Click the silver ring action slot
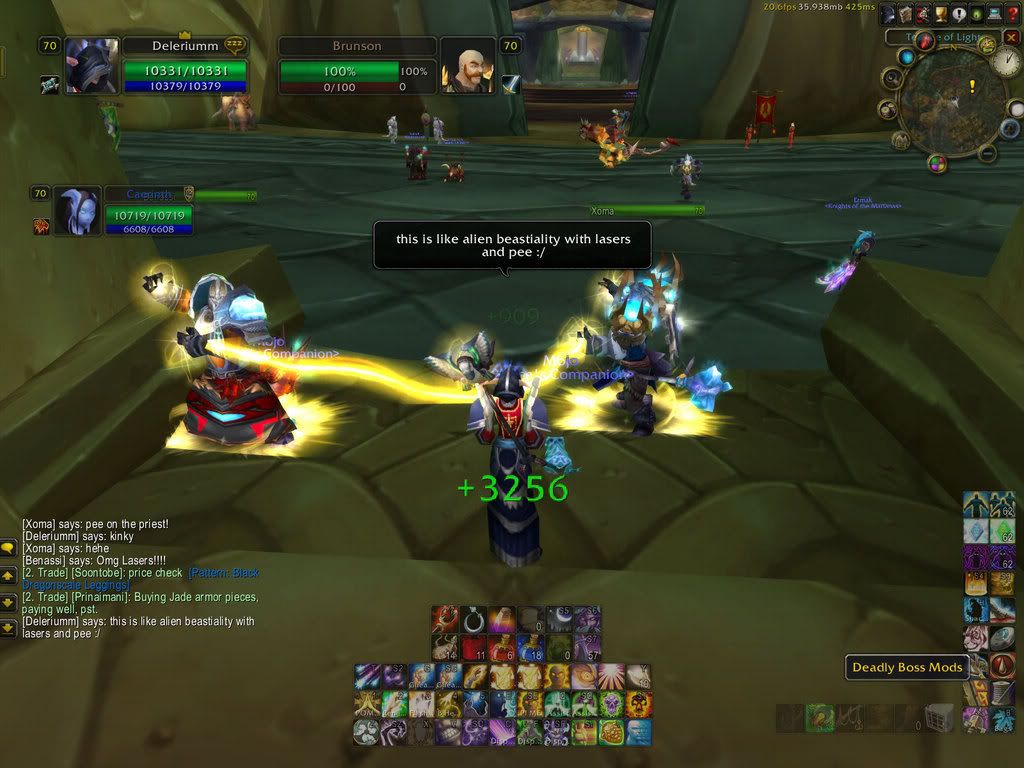1024x768 pixels. [x=474, y=620]
